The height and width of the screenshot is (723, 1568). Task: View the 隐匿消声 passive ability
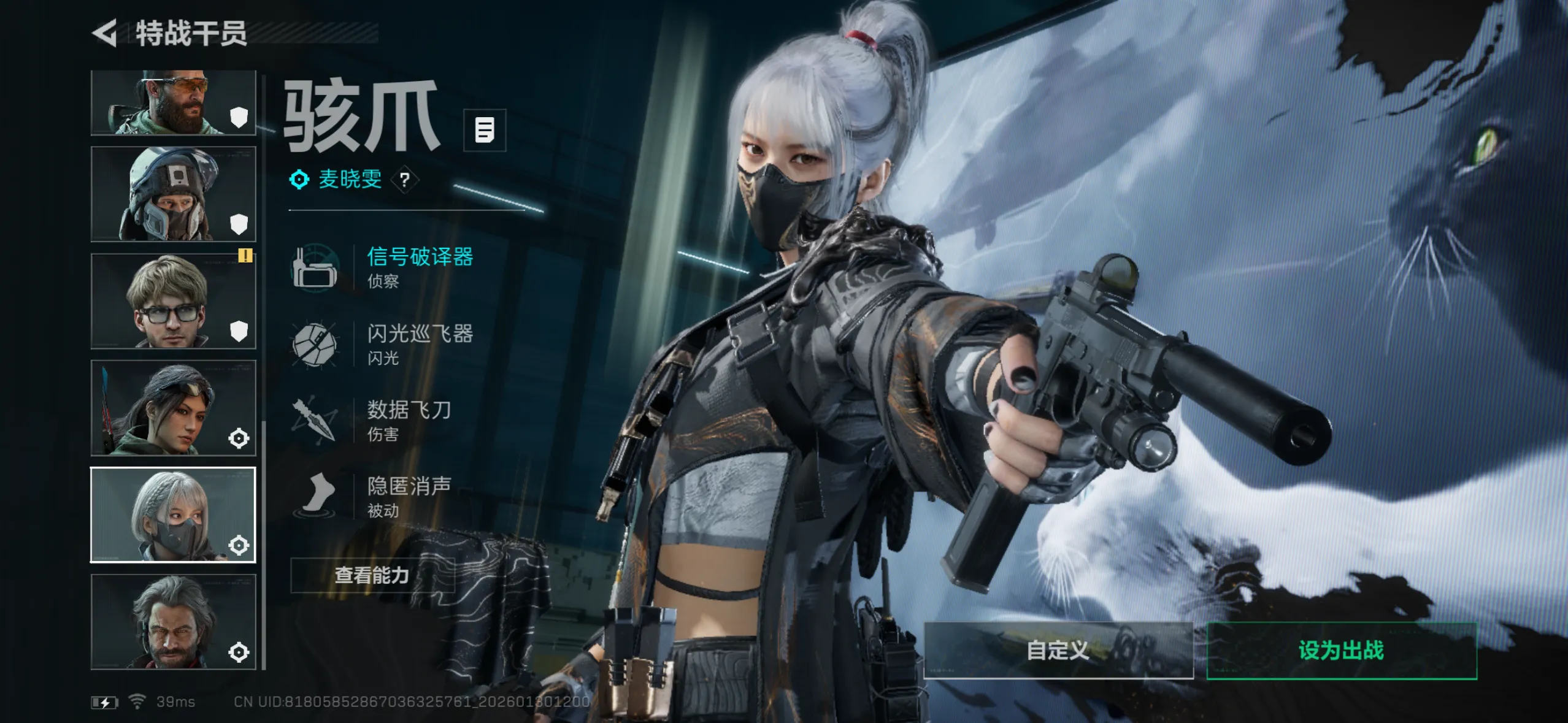409,496
